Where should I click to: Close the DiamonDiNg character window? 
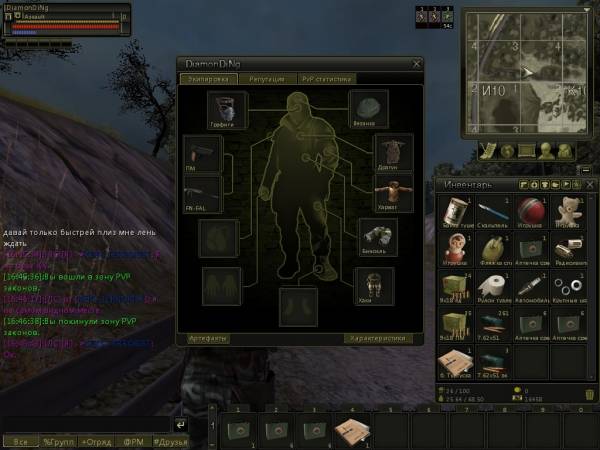pyautogui.click(x=417, y=64)
